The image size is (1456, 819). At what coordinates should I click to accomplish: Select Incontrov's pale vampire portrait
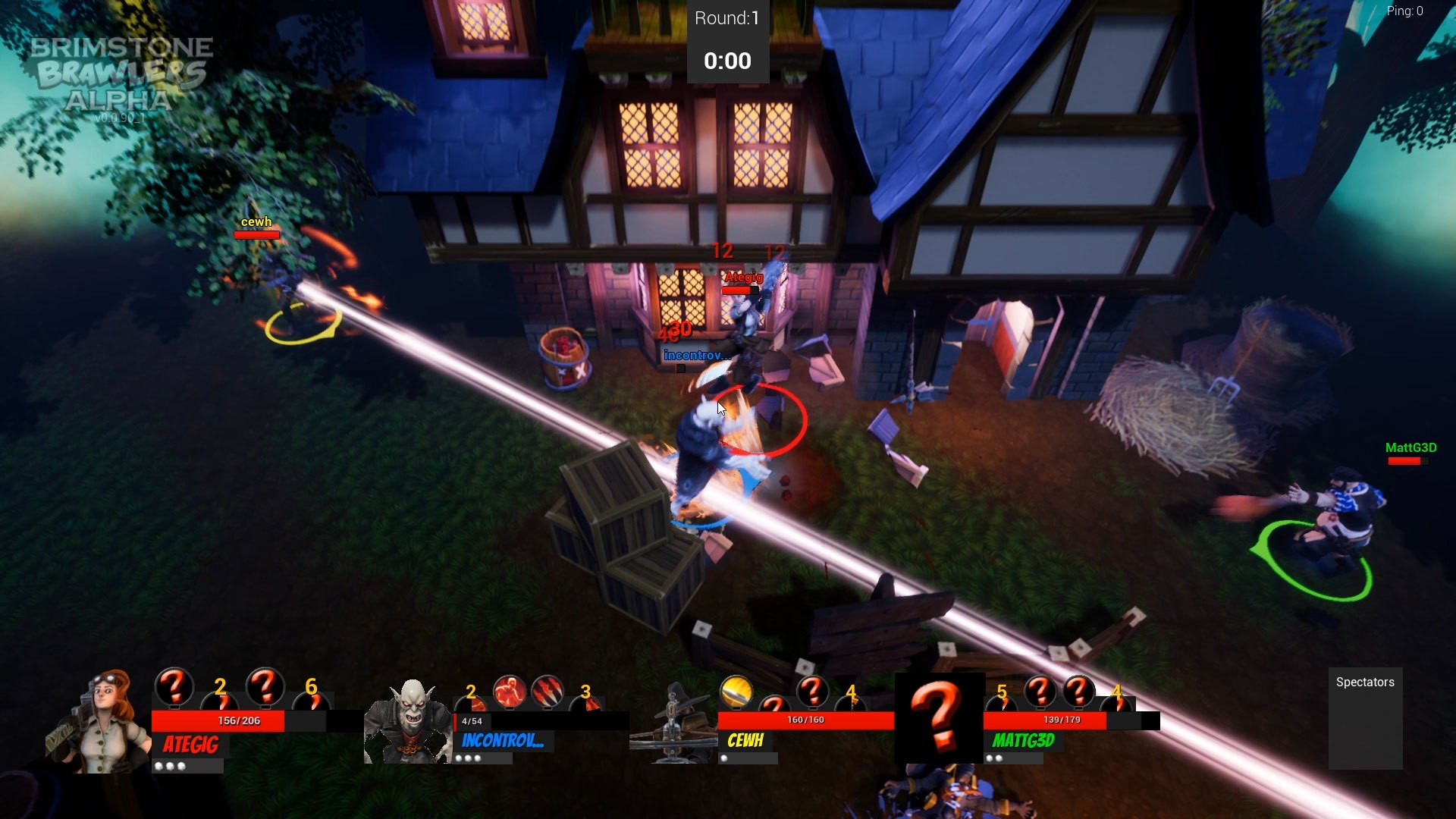409,723
